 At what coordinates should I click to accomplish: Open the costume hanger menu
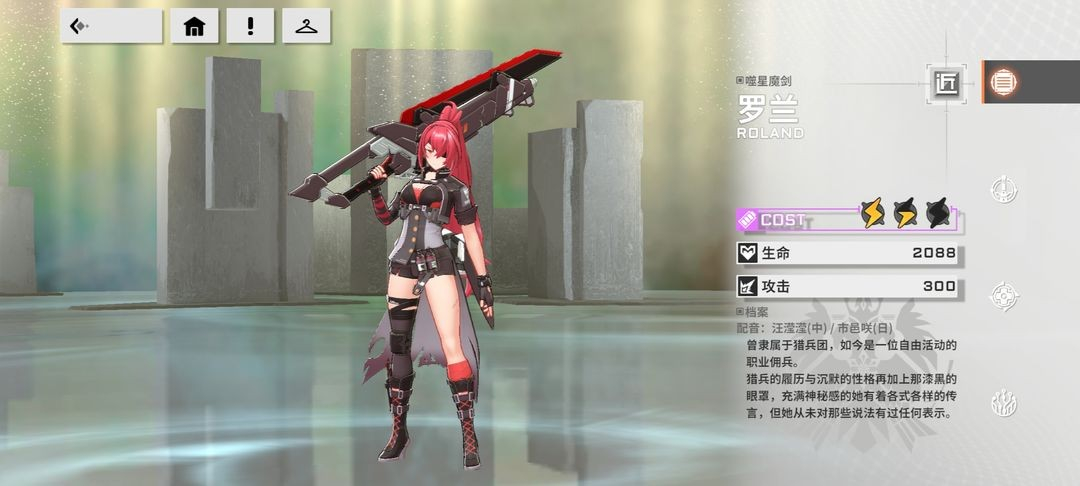pos(306,26)
